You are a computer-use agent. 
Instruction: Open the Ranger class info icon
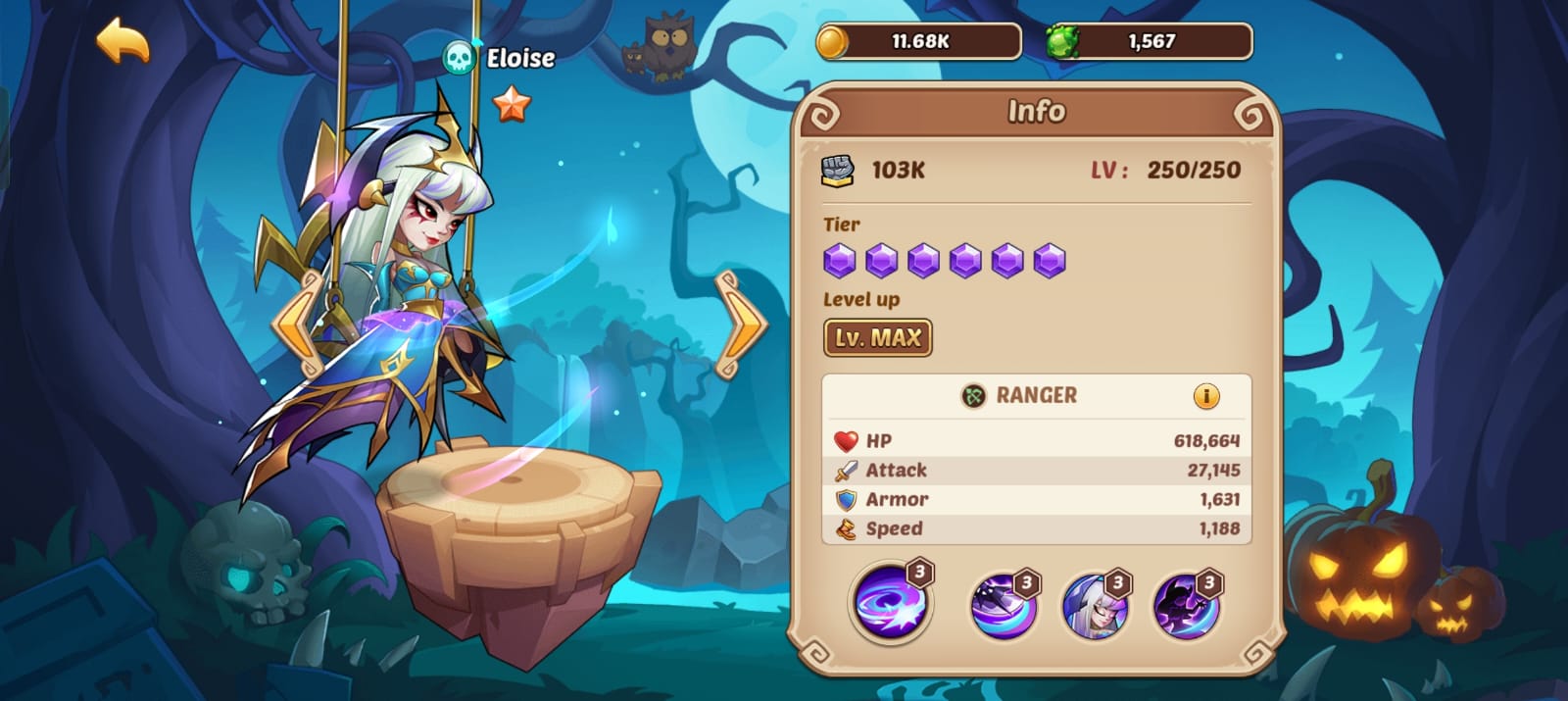click(1205, 396)
